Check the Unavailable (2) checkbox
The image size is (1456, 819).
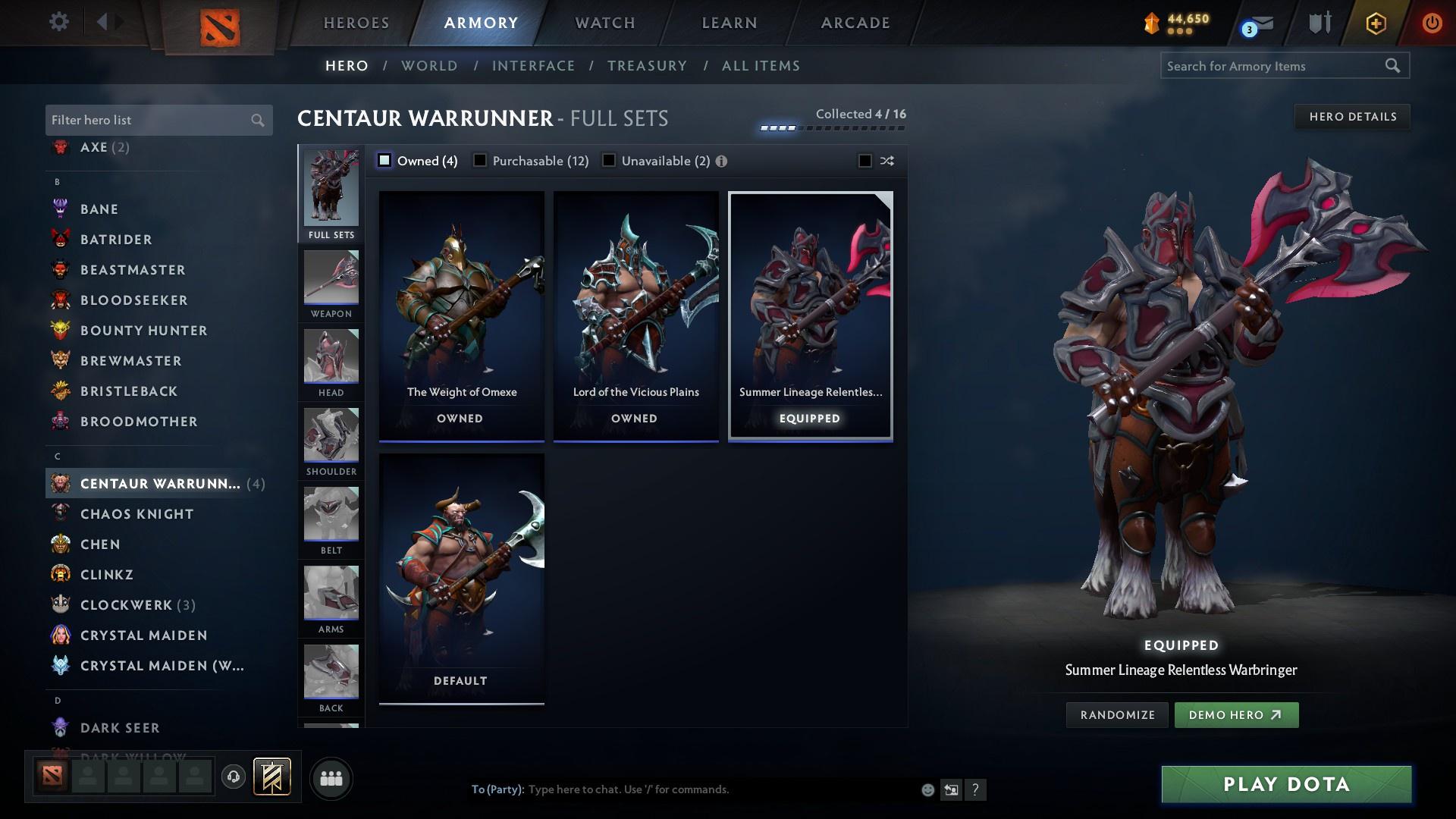tap(609, 160)
